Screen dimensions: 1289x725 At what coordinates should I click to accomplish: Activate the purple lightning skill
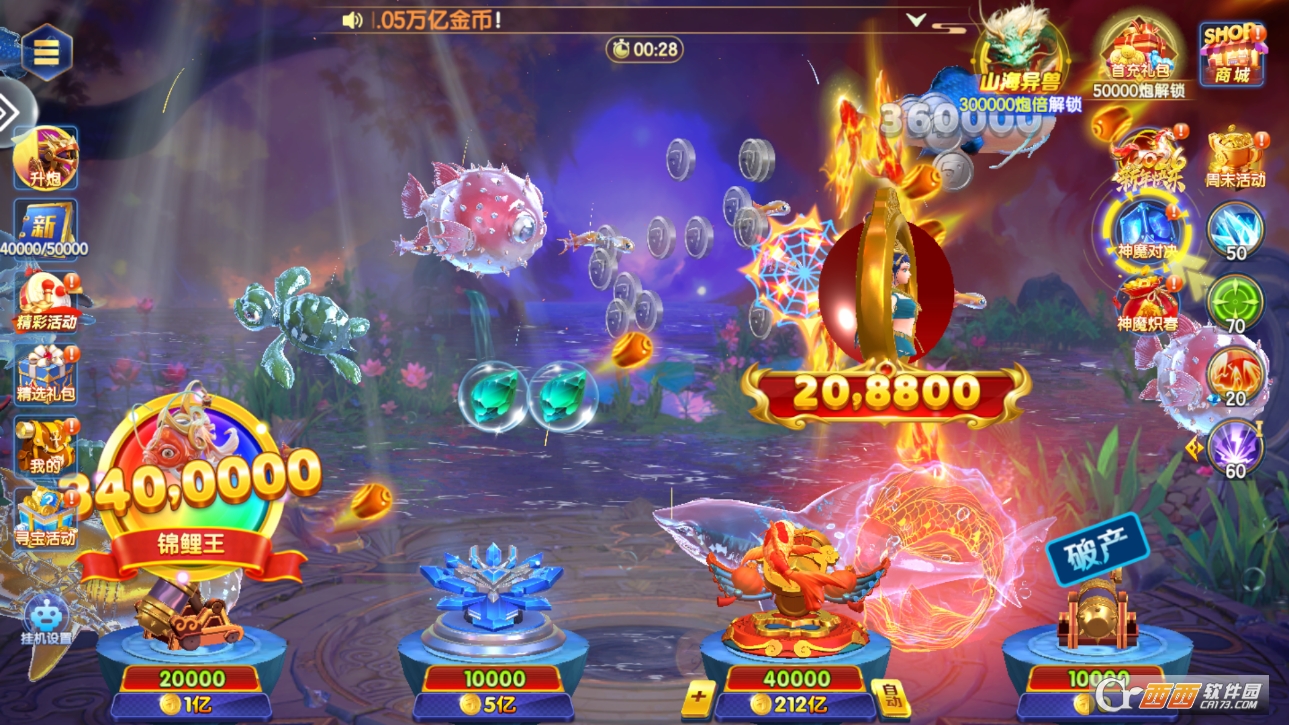click(1235, 447)
